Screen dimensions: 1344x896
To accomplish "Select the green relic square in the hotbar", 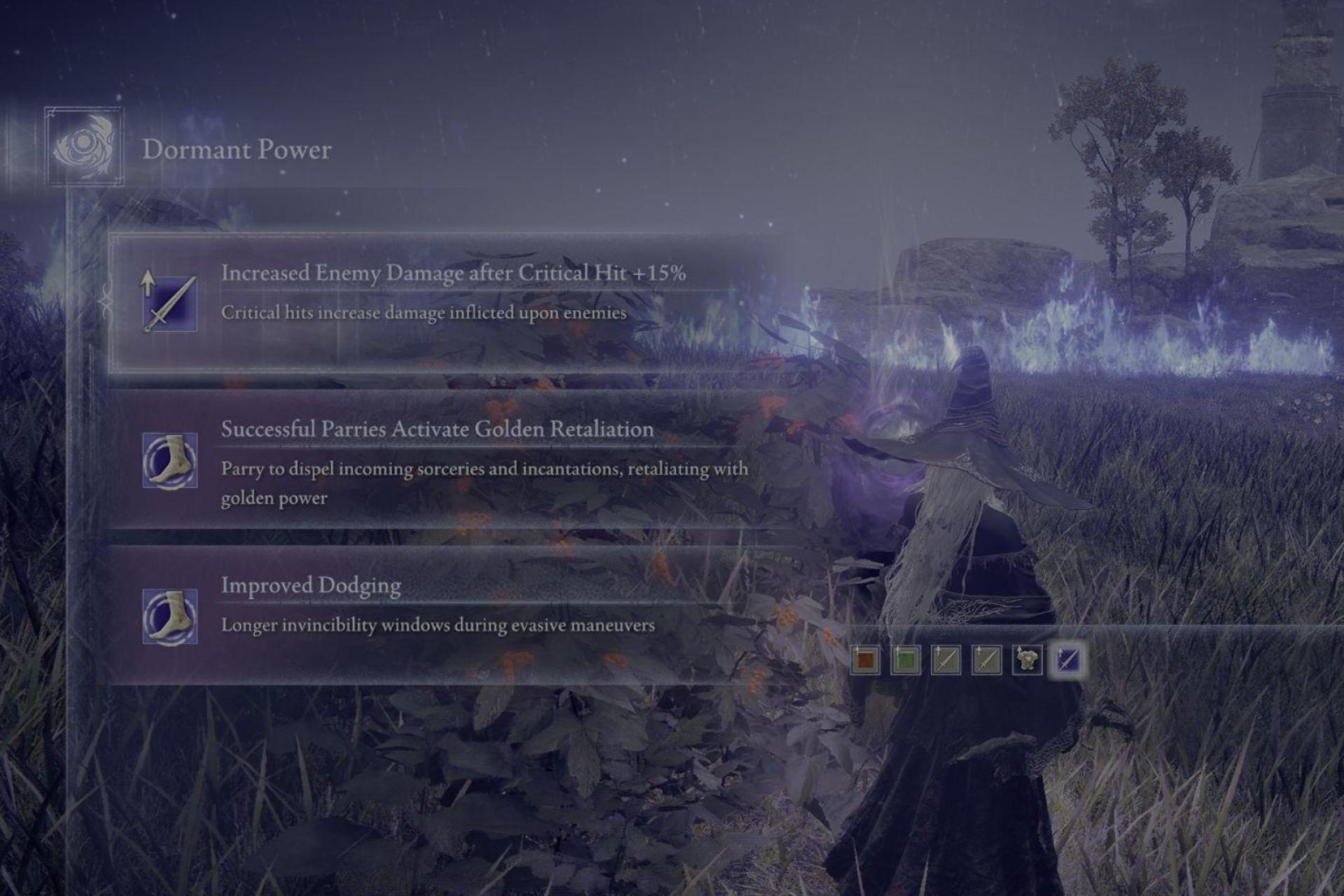I will (906, 660).
